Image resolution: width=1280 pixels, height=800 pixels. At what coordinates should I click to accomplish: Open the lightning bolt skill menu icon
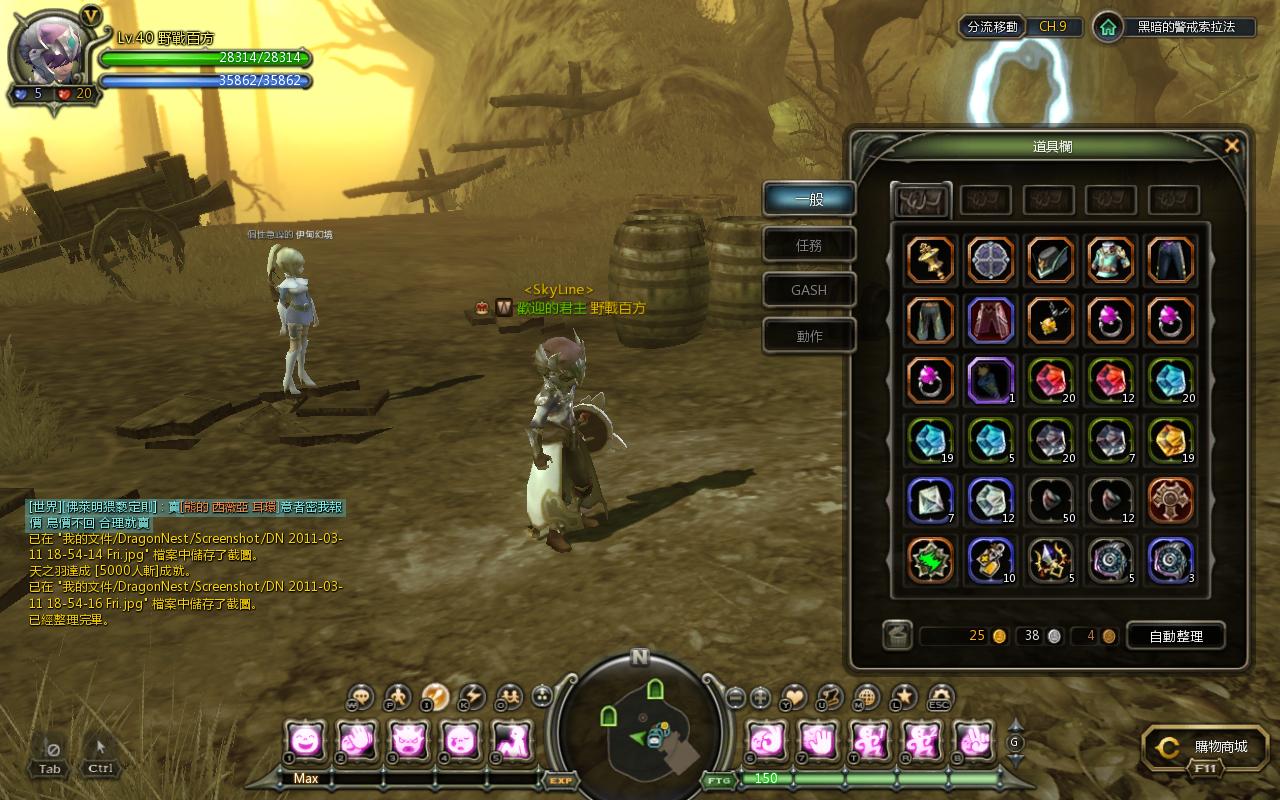click(471, 696)
